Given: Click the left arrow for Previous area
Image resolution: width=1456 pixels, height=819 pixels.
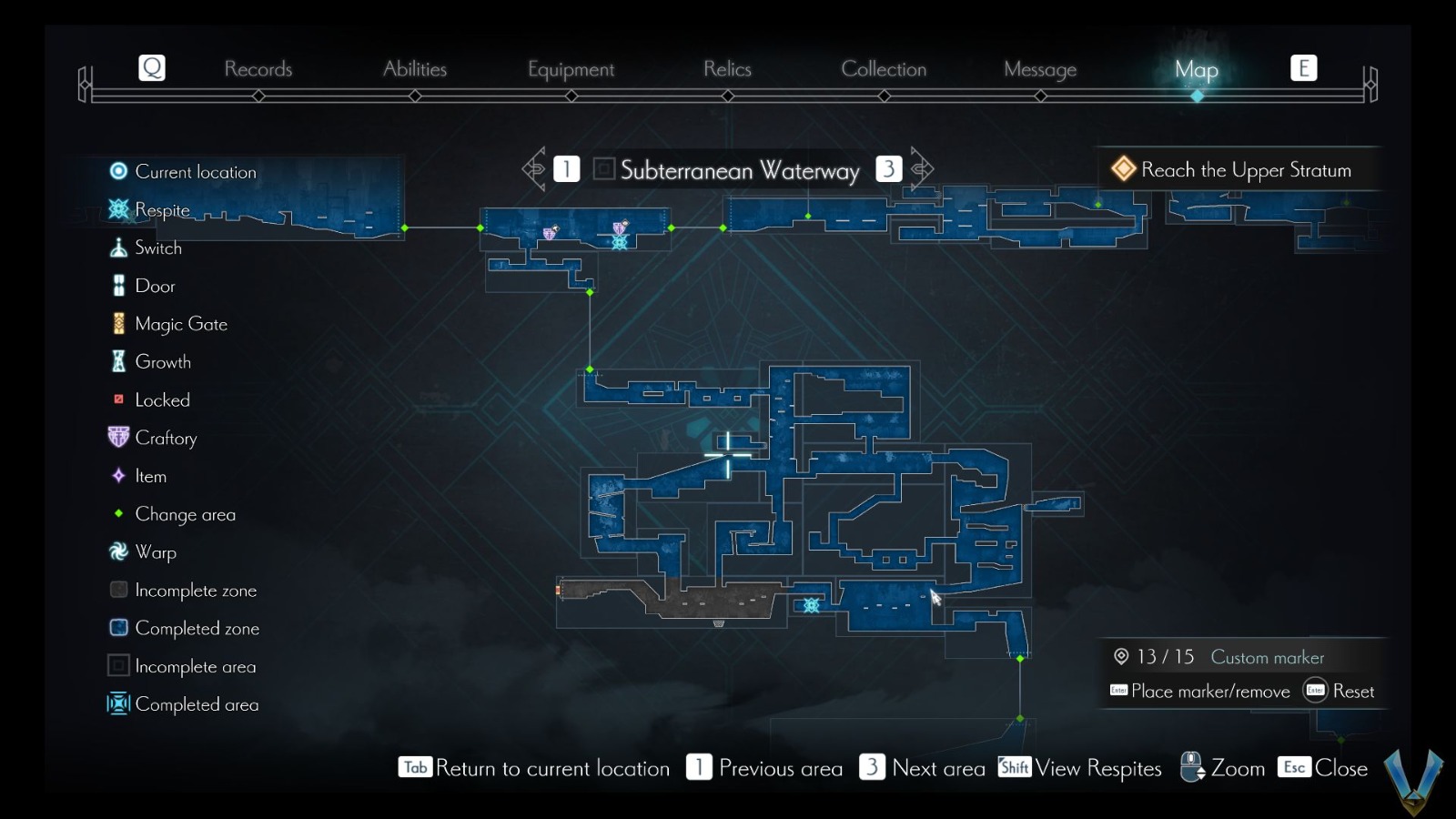Looking at the screenshot, I should coord(534,168).
